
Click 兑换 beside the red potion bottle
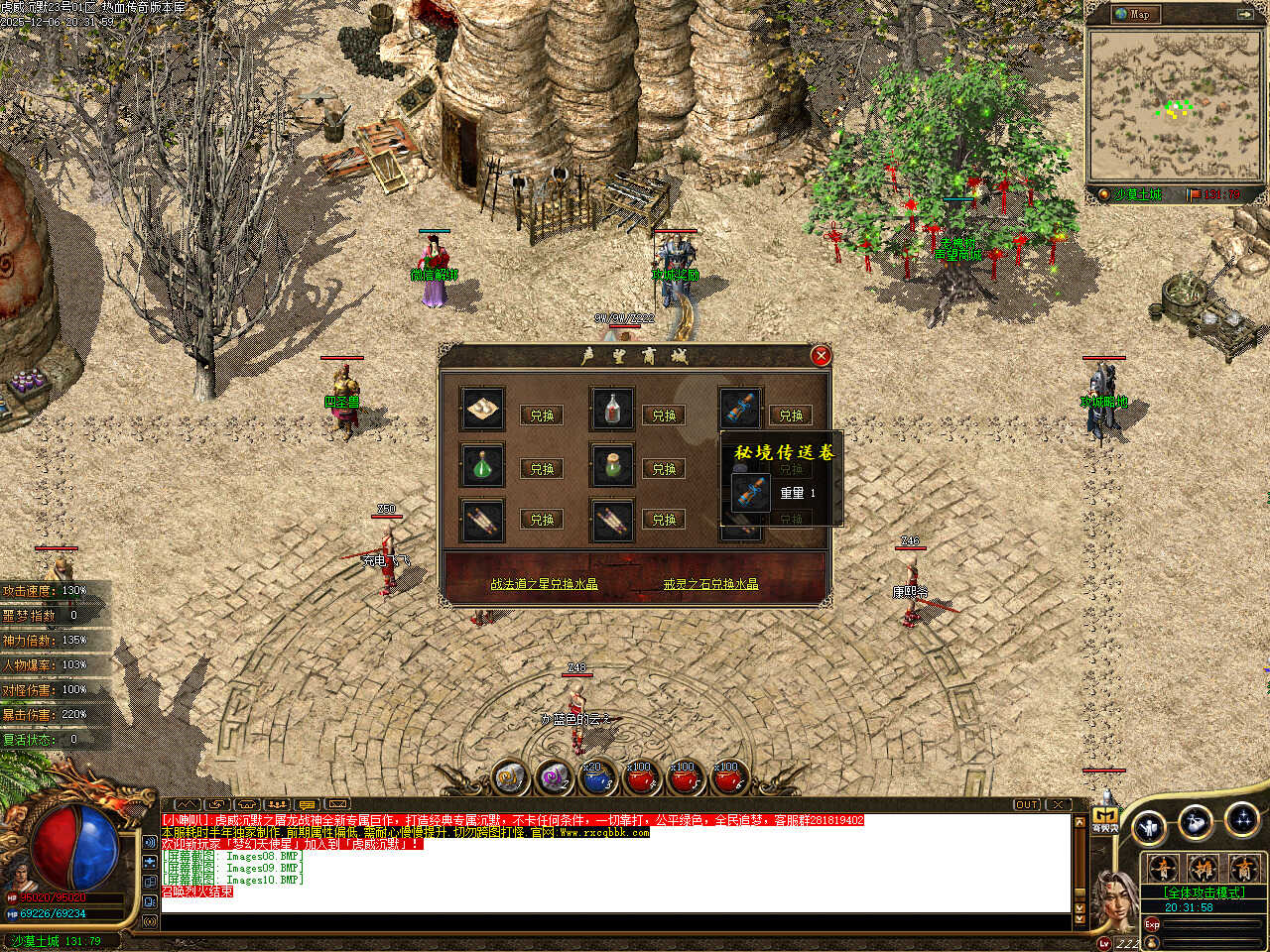pos(664,416)
